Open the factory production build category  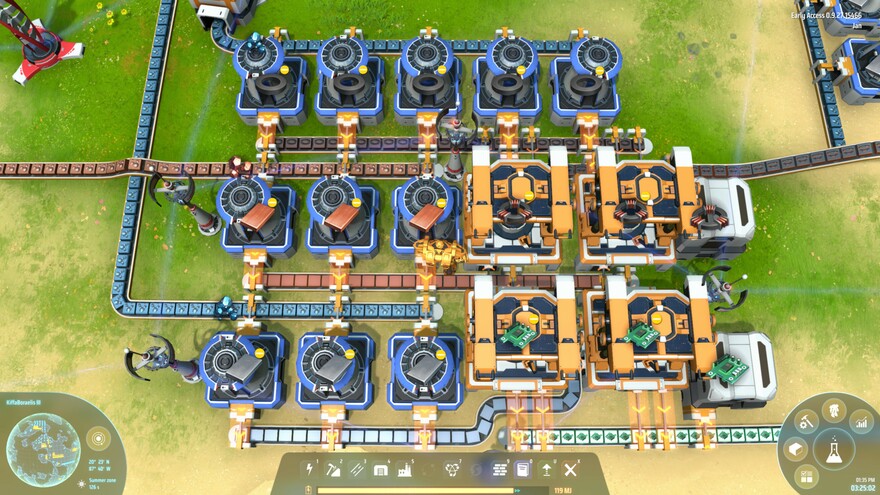pyautogui.click(x=406, y=469)
